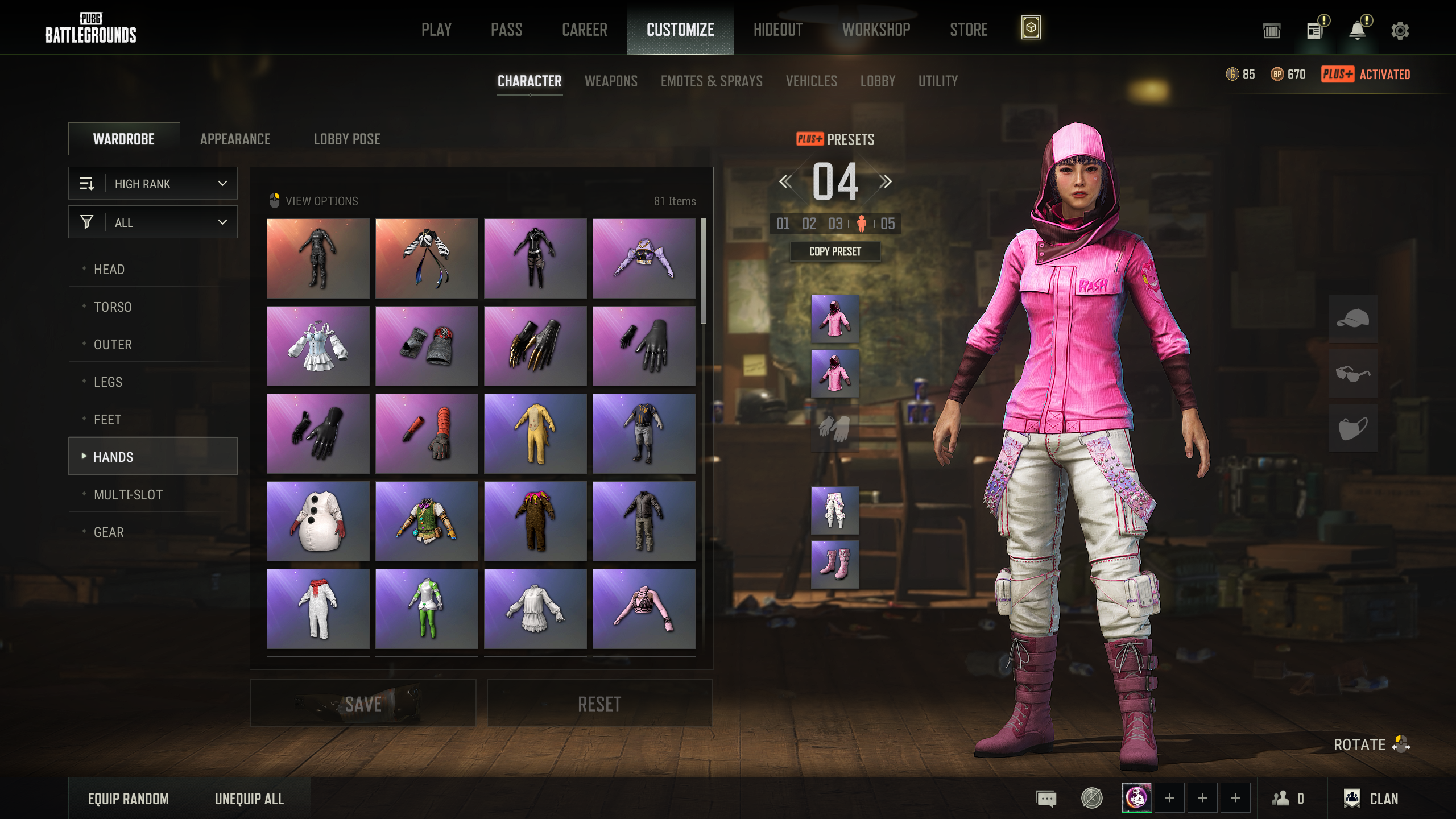Open the settings gear icon
This screenshot has height=819, width=1456.
click(x=1400, y=31)
